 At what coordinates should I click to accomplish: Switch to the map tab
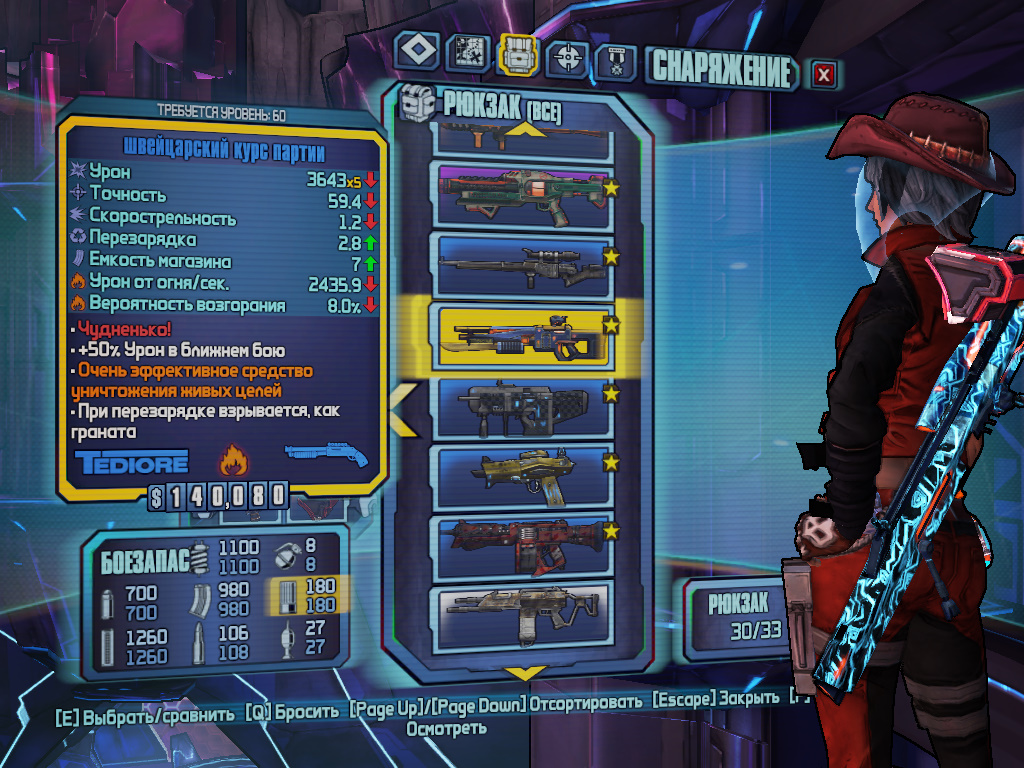click(466, 53)
